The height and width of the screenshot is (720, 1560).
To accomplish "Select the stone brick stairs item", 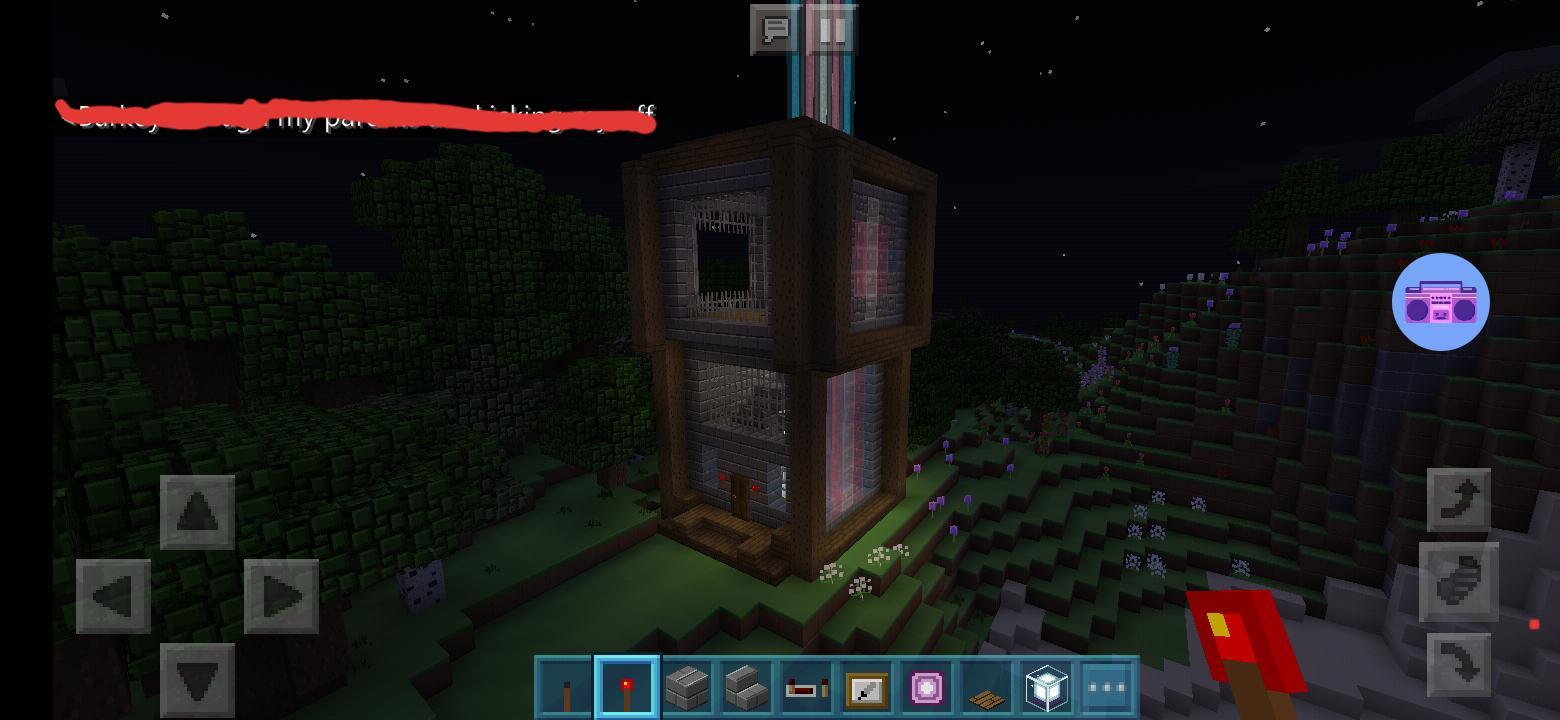I will [x=745, y=687].
